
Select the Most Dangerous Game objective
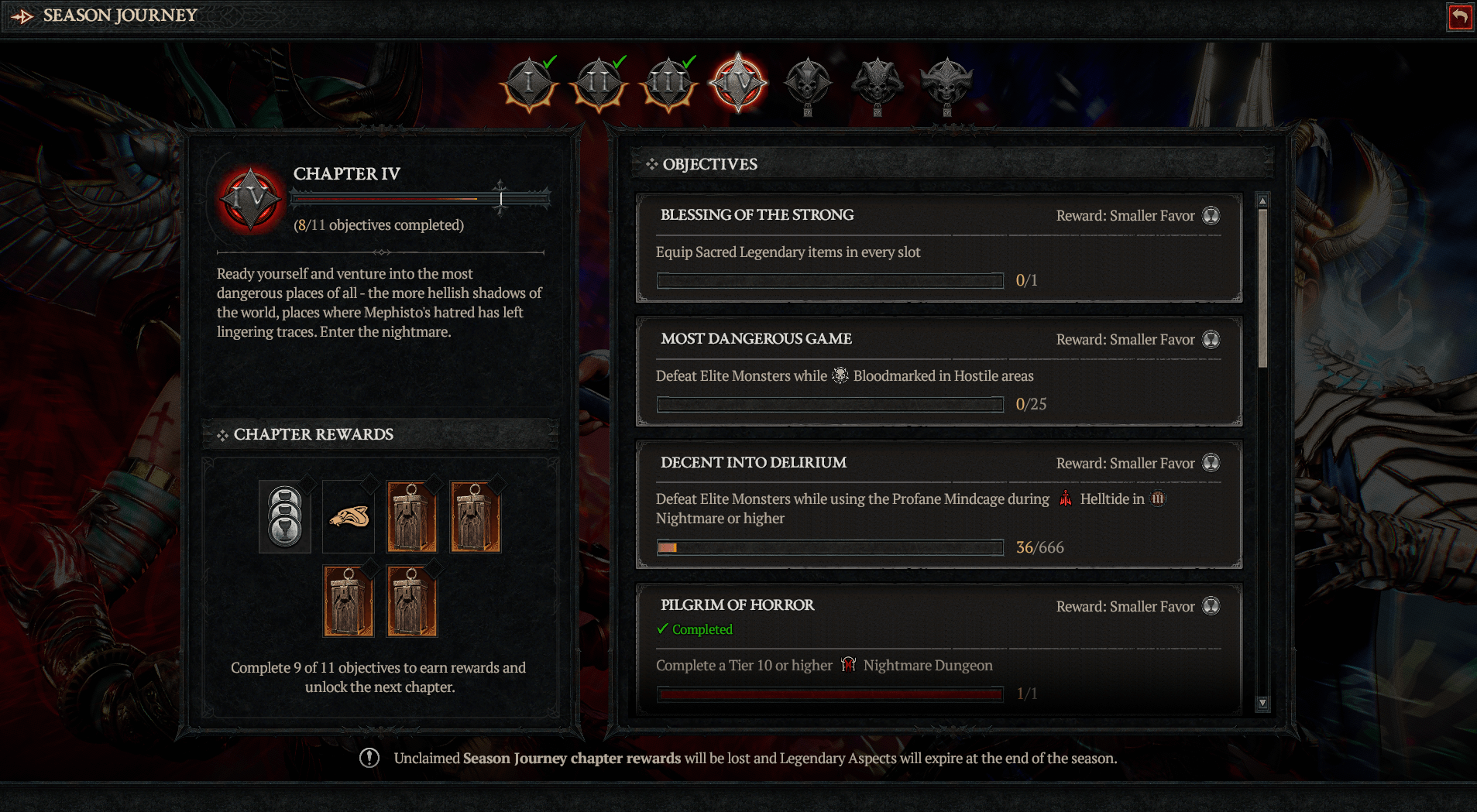coord(939,371)
